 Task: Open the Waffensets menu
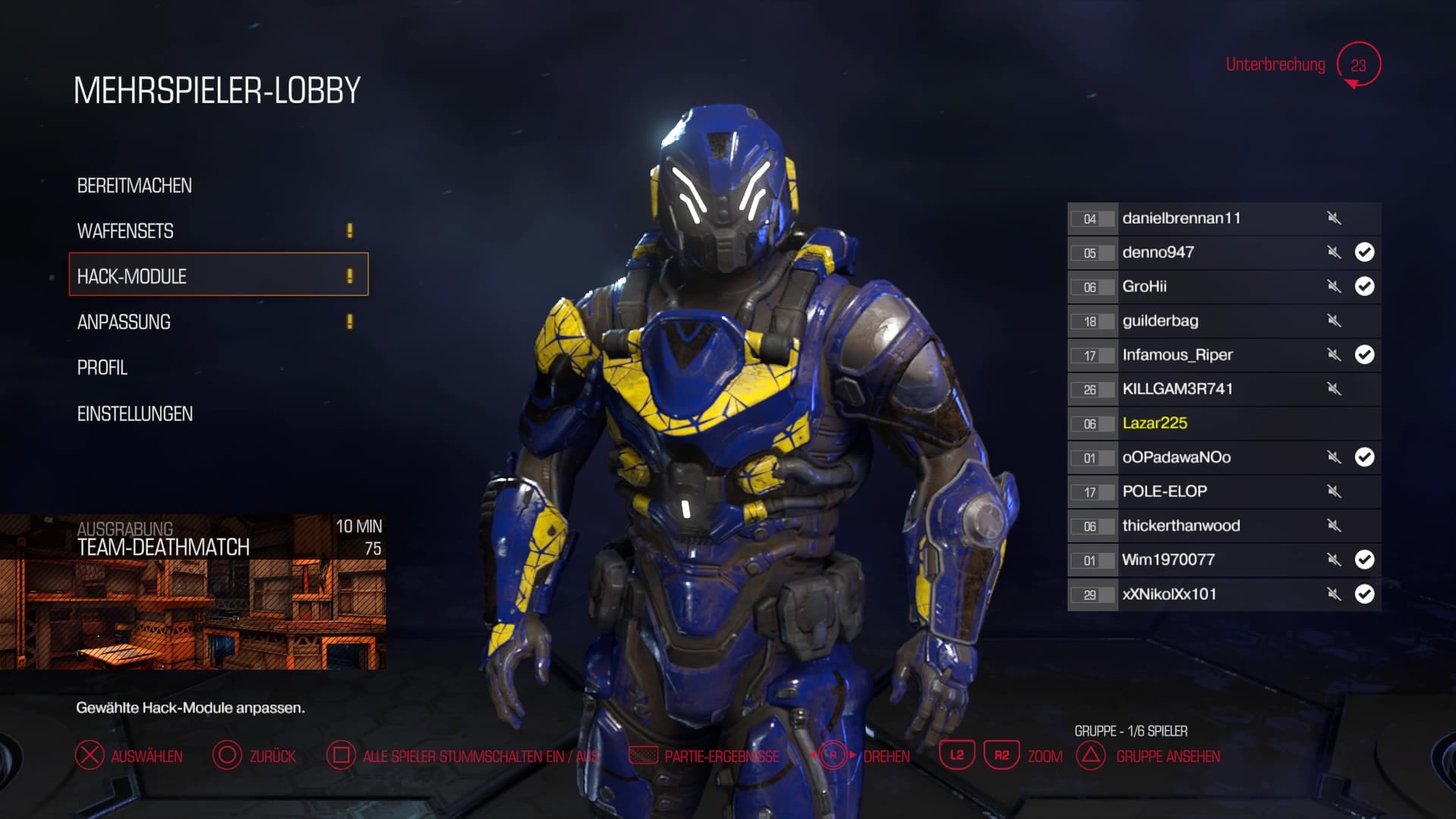coord(125,231)
